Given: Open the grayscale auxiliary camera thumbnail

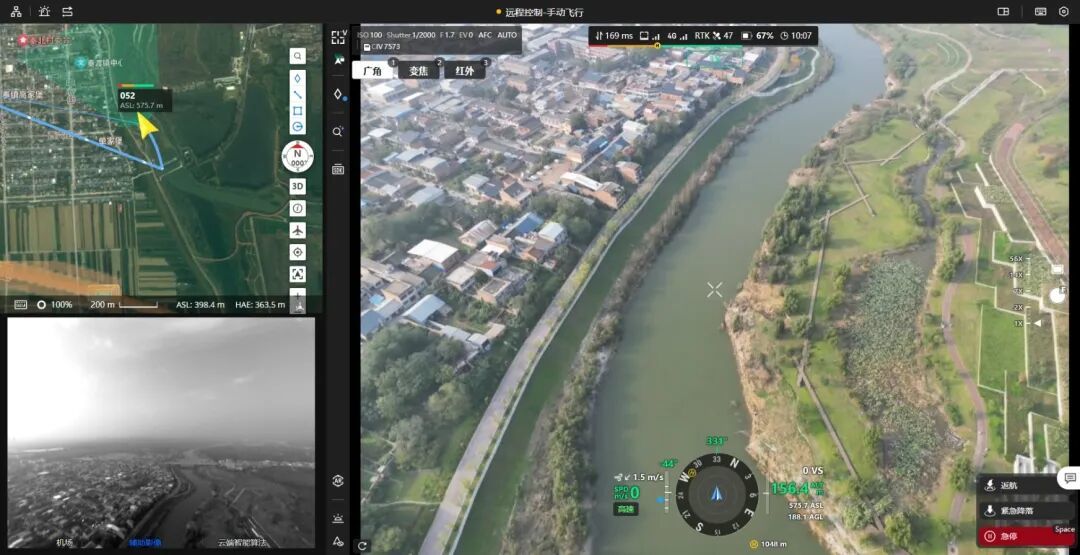Looking at the screenshot, I should tap(161, 432).
